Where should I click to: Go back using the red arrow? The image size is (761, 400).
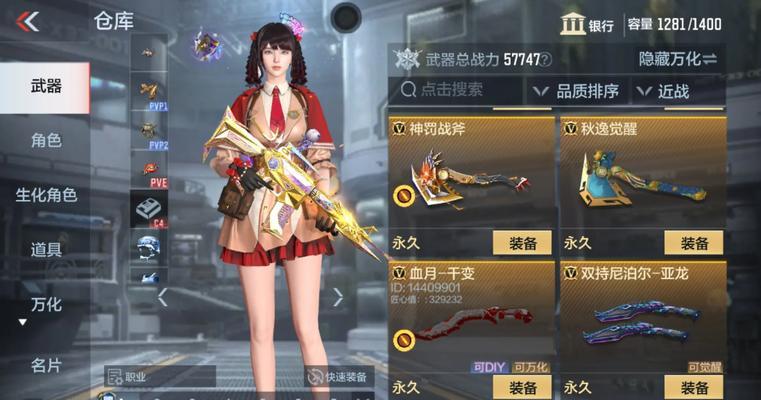28,21
